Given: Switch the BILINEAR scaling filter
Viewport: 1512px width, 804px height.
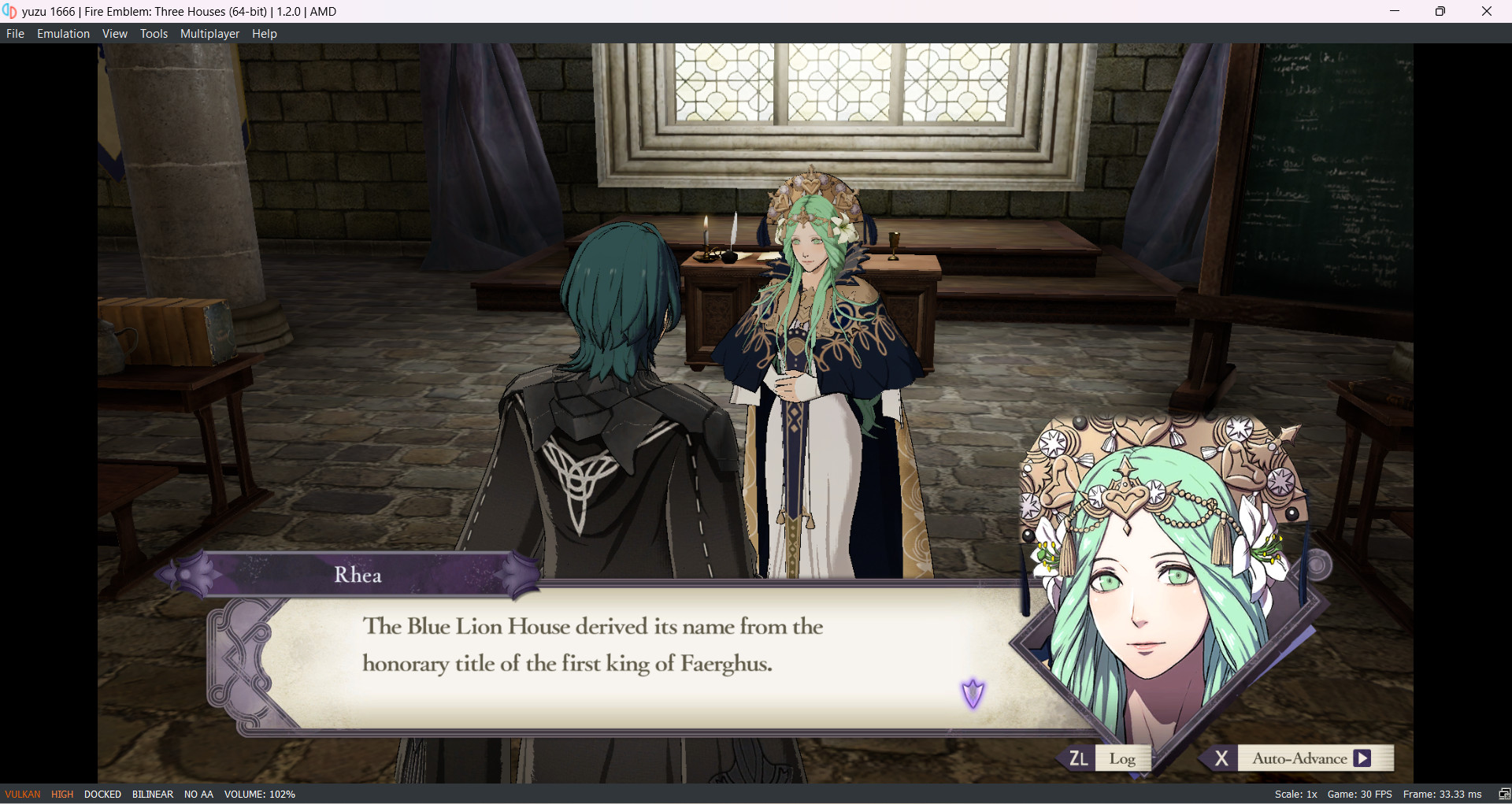Looking at the screenshot, I should click(x=152, y=794).
